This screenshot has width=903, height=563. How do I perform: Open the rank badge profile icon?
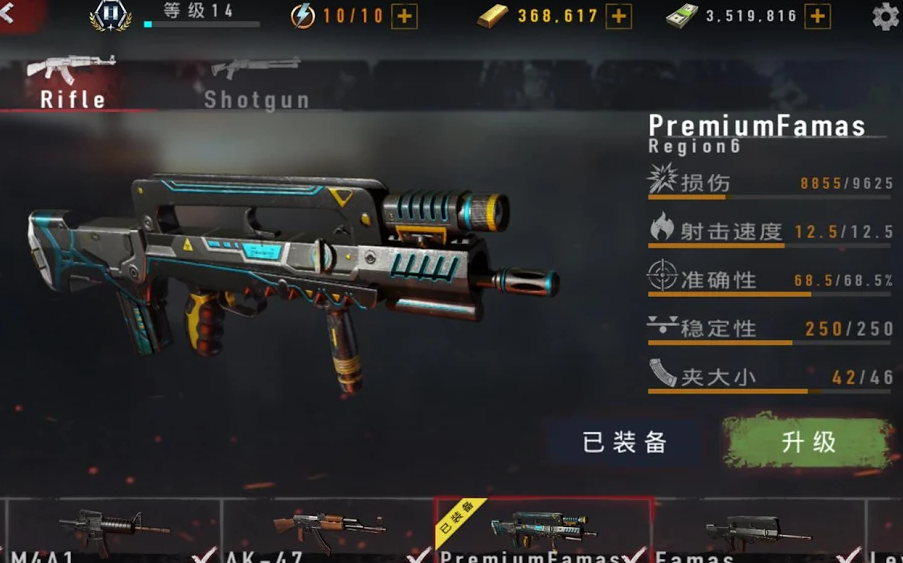pos(110,15)
